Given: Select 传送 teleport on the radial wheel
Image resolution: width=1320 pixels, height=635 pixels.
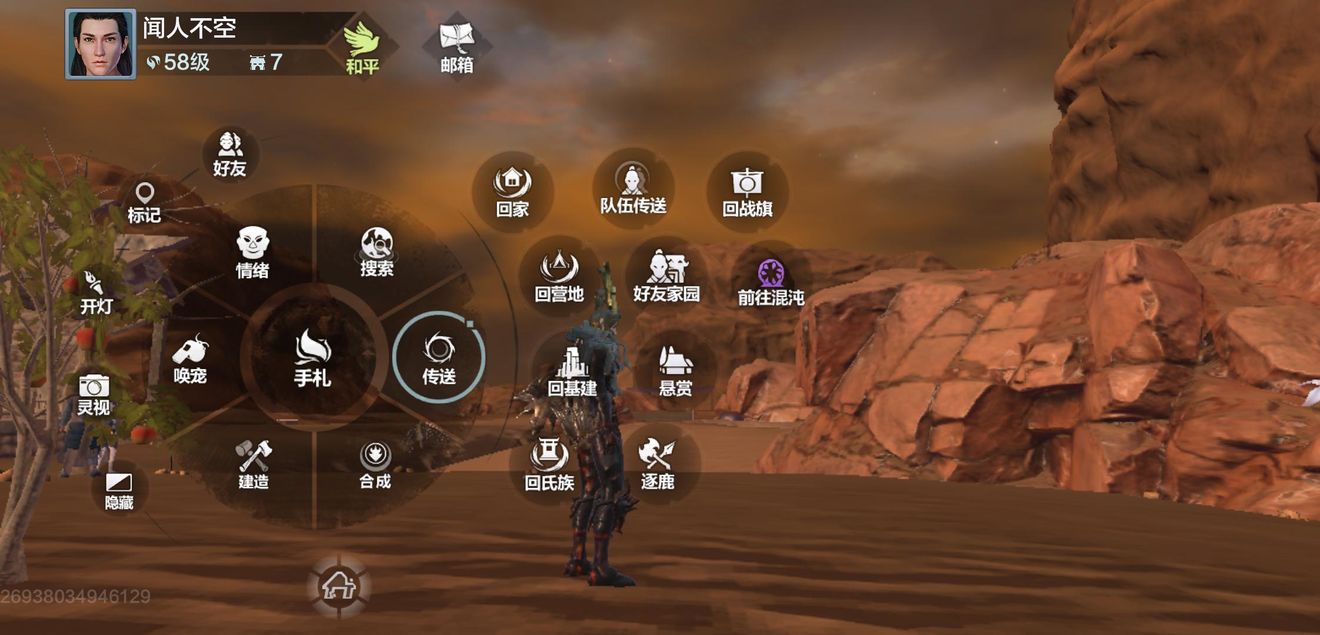Looking at the screenshot, I should [x=439, y=358].
